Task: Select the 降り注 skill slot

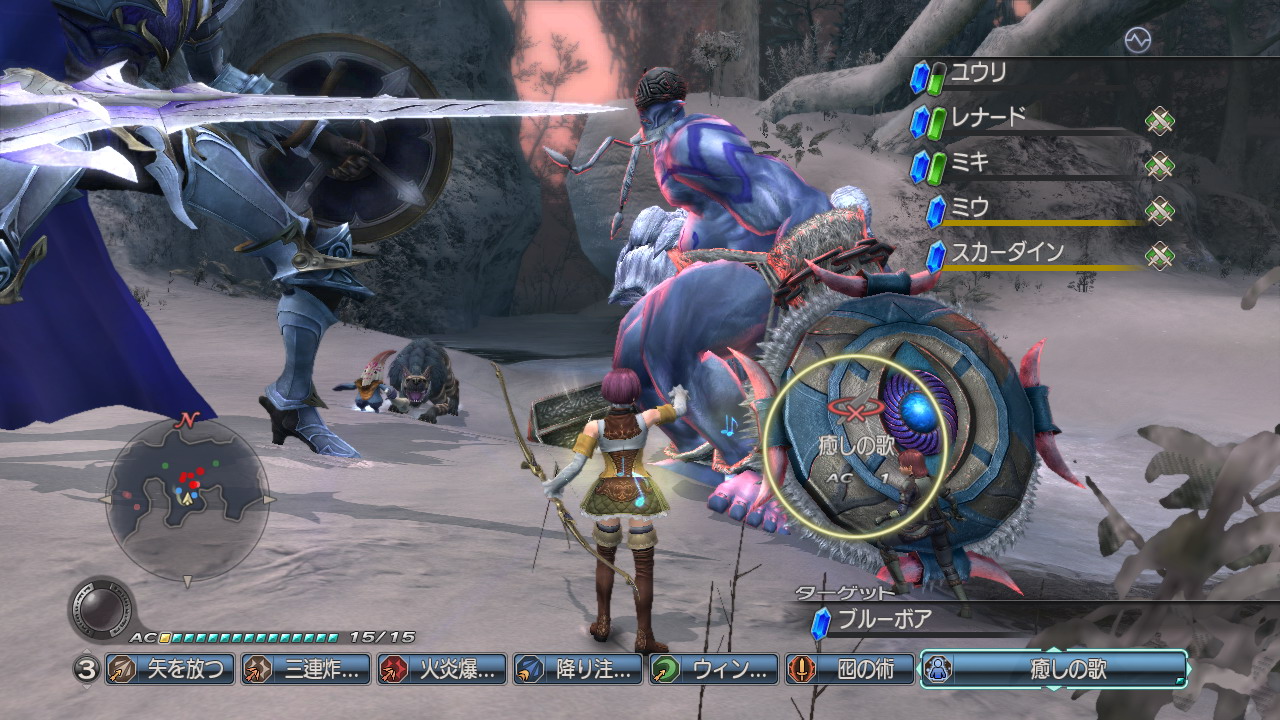Action: tap(577, 669)
